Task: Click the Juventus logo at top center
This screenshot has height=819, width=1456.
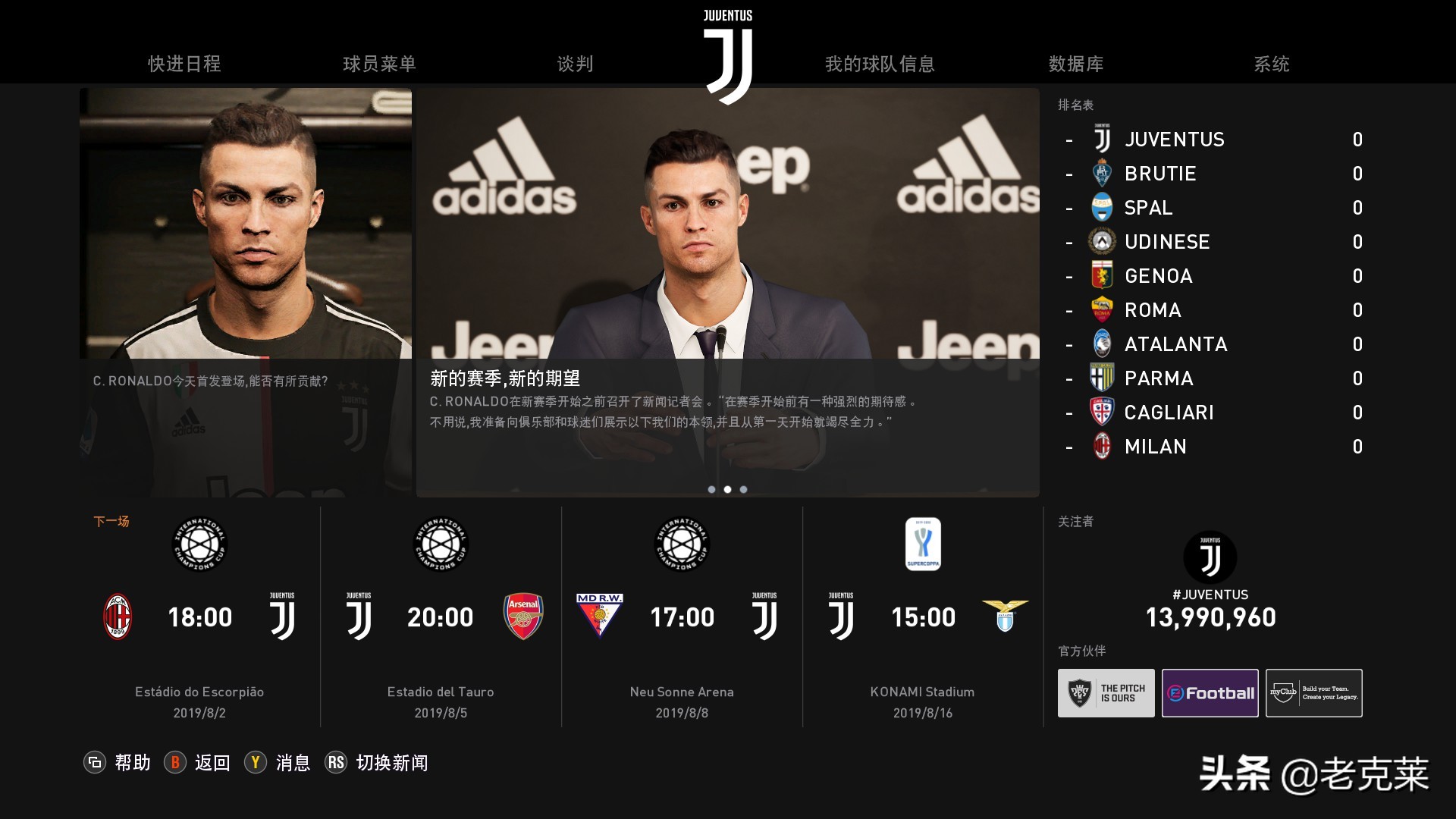Action: click(x=727, y=45)
